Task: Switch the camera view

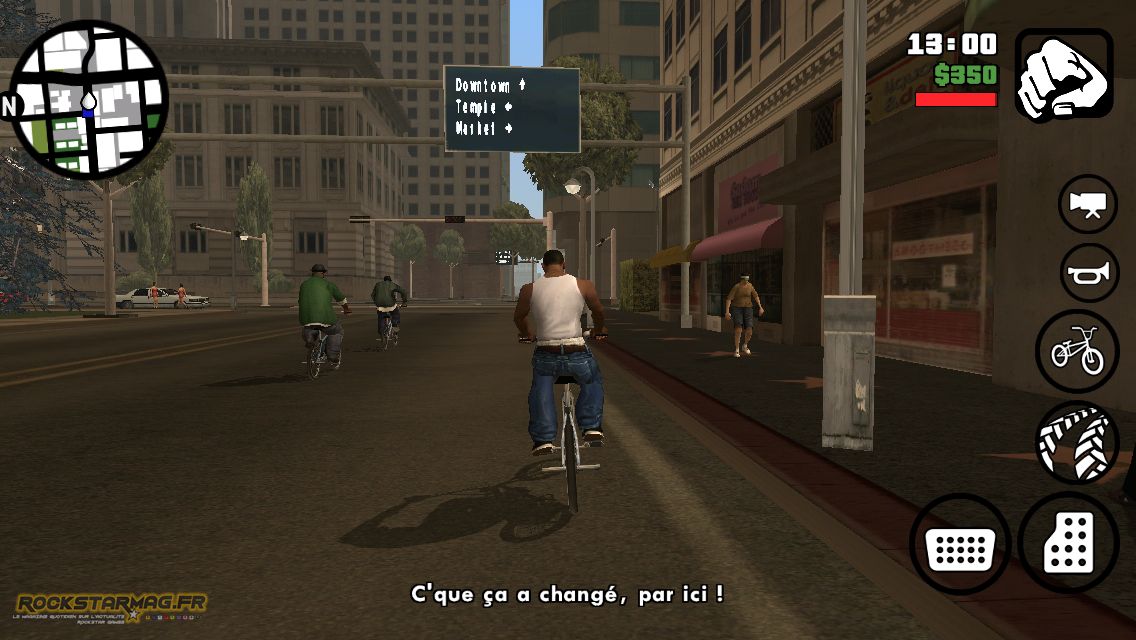Action: [x=1088, y=204]
